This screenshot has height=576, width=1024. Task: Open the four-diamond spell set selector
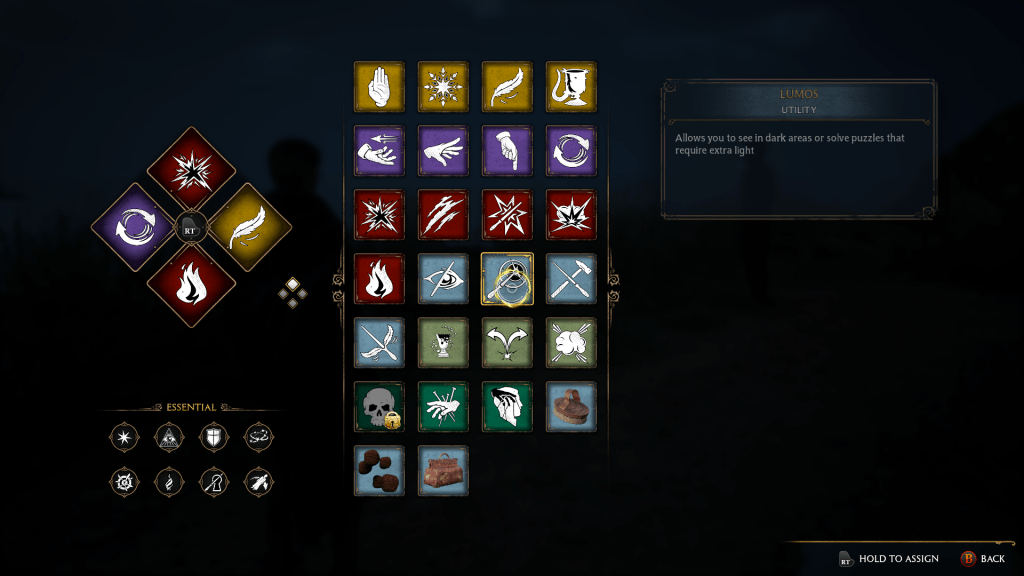[292, 293]
